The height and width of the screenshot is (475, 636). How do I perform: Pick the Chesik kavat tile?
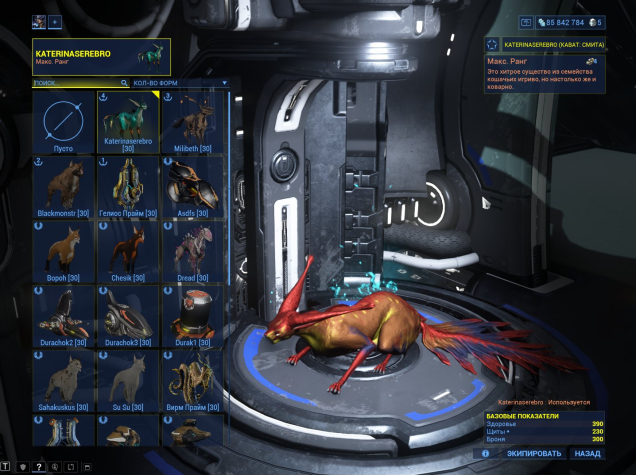pos(128,252)
